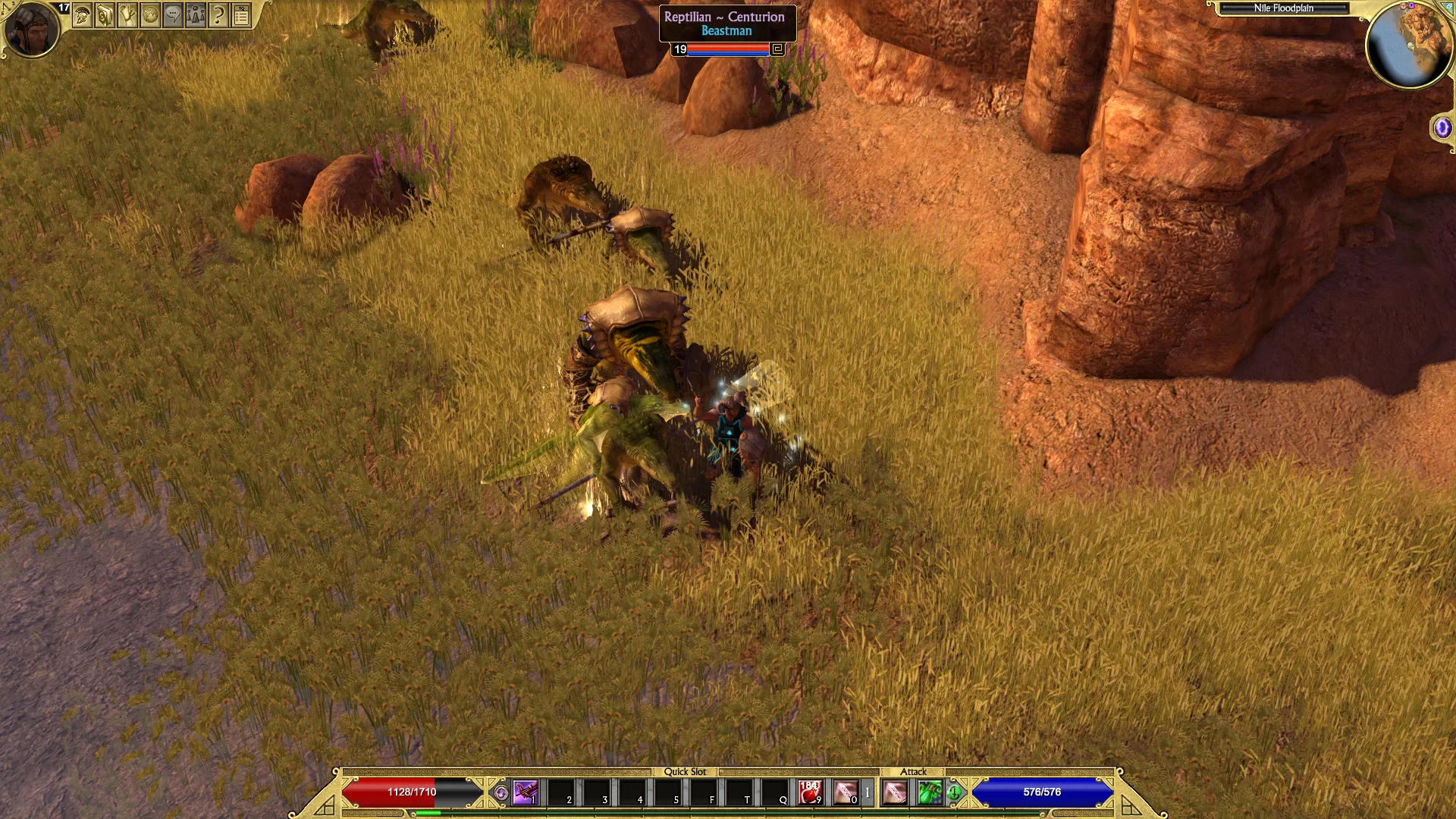The image size is (1456, 819).
Task: Select the pink item in quick slot 0
Action: [x=846, y=792]
